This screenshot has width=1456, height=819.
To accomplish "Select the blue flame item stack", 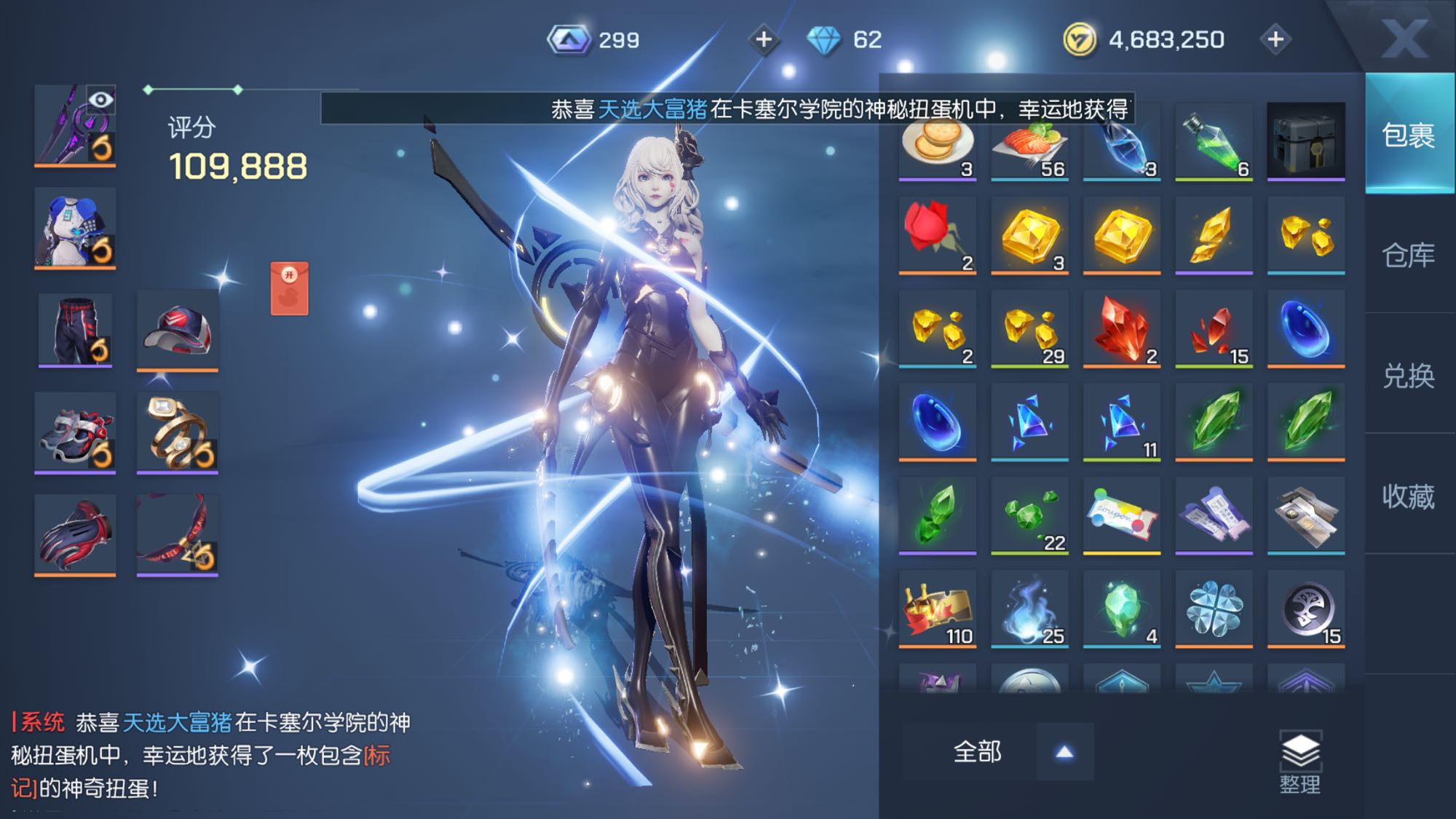I will coord(1029,609).
